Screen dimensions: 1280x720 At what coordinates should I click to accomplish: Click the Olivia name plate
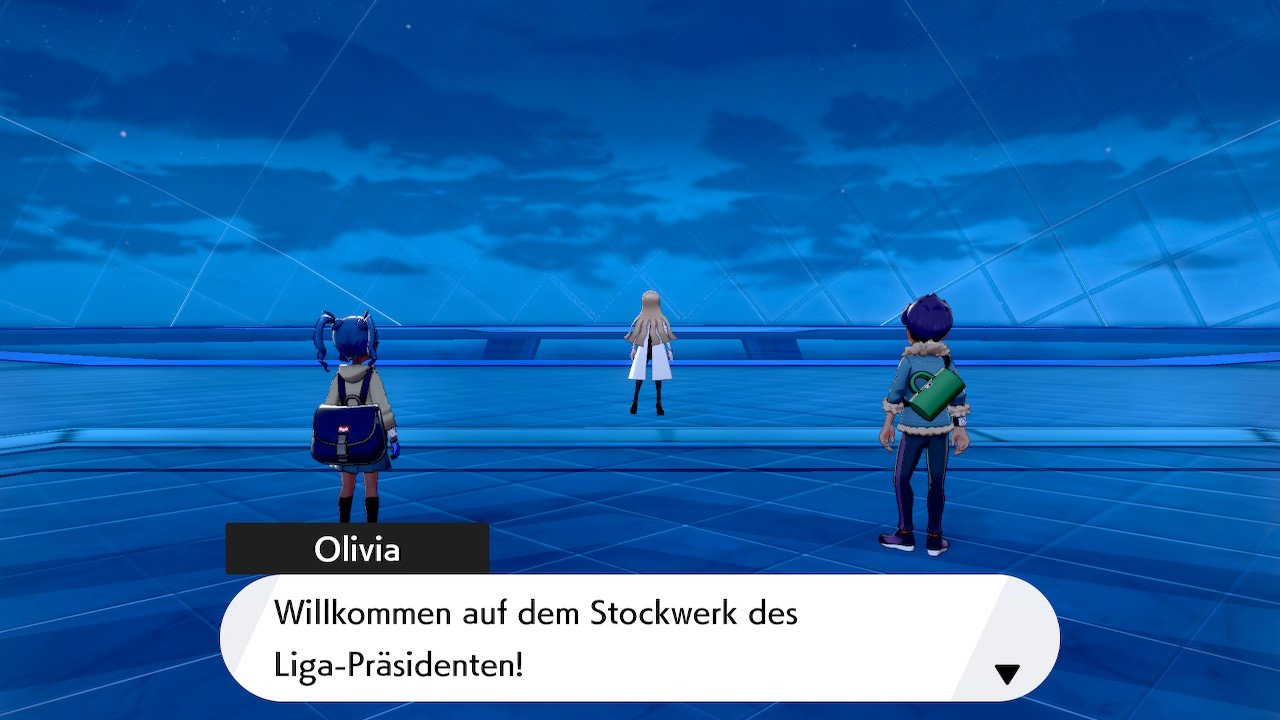[360, 548]
